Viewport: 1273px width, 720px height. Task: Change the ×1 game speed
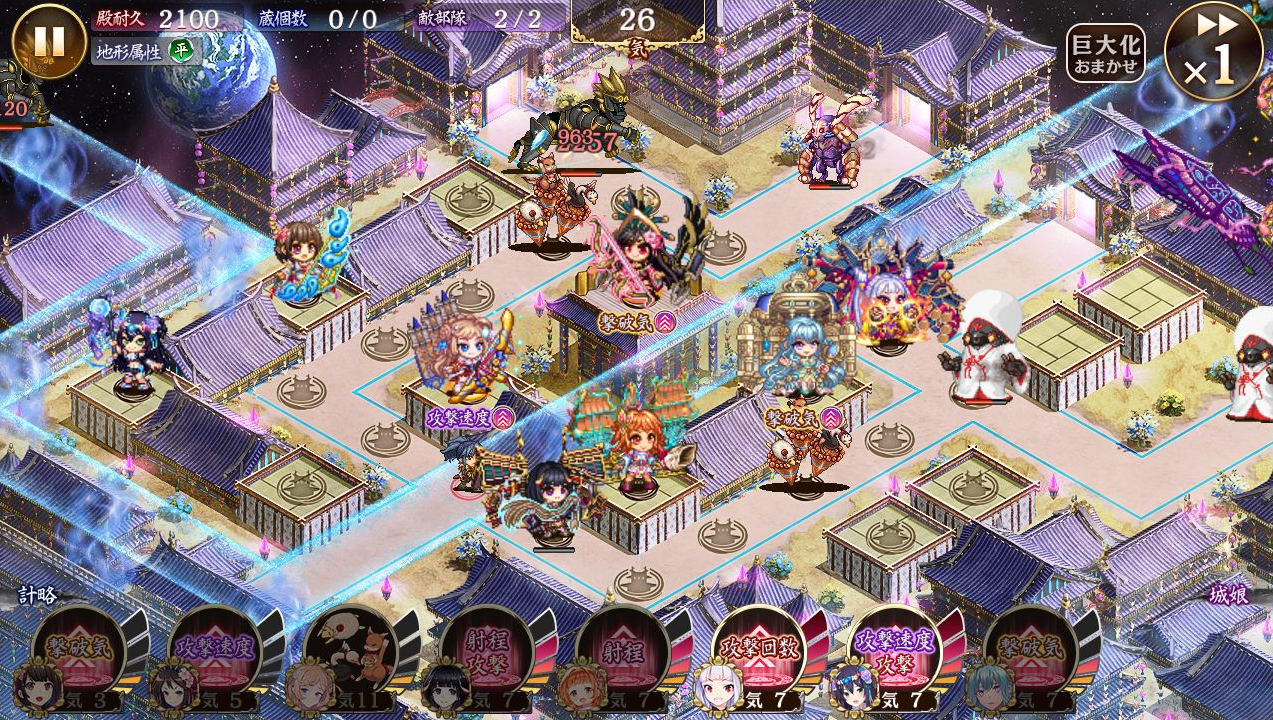1212,51
